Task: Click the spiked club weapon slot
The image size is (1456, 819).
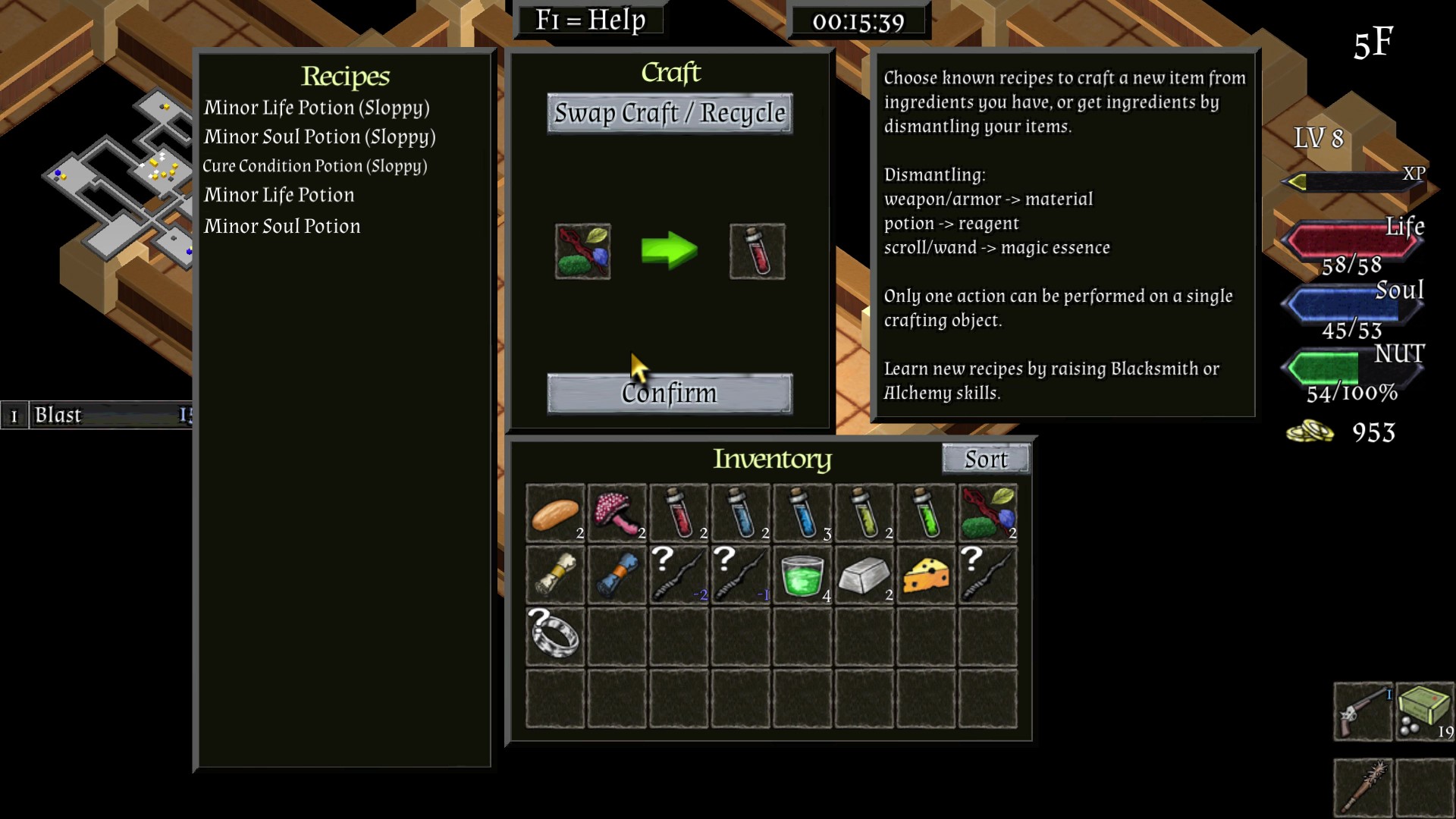Action: 1363,787
